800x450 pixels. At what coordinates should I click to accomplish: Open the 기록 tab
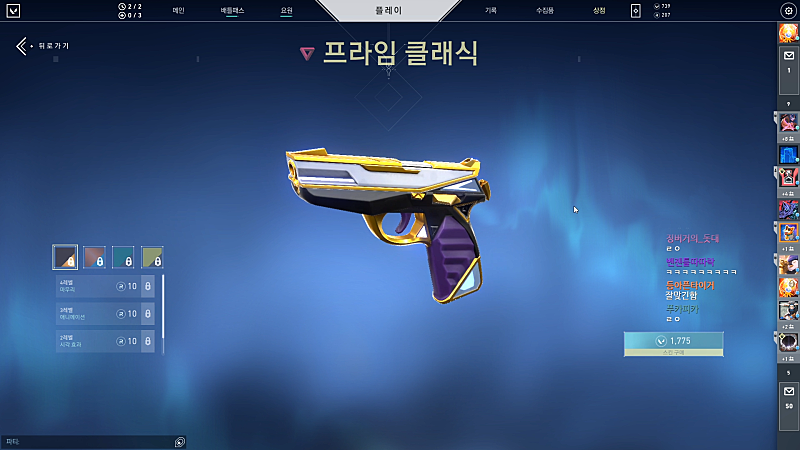click(490, 10)
